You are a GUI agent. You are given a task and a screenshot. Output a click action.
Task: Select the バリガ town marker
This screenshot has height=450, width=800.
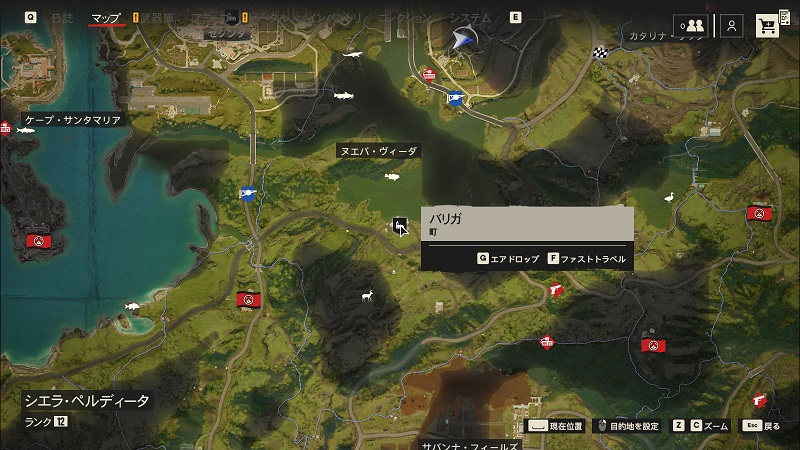(x=400, y=226)
